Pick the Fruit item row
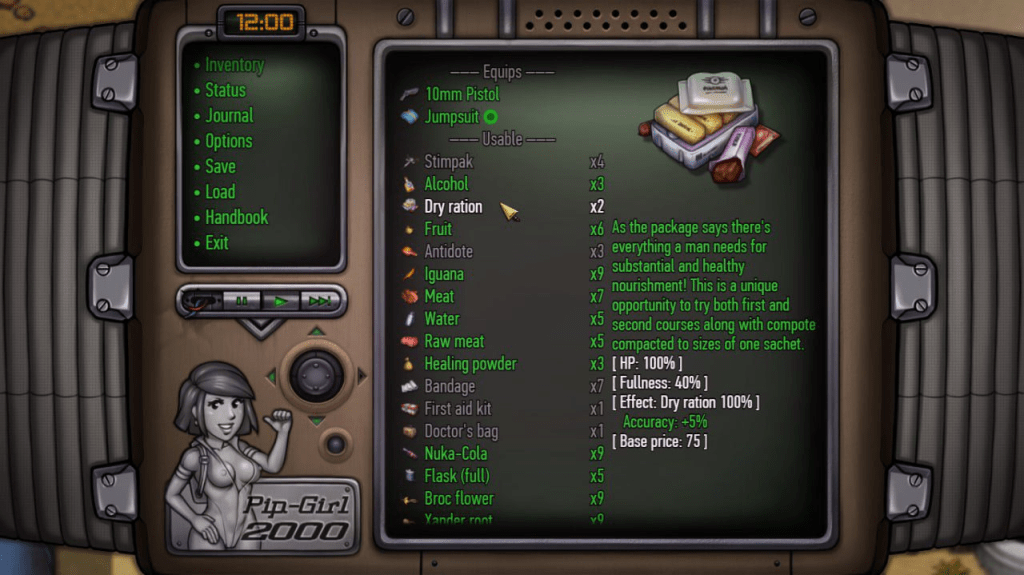This screenshot has width=1024, height=575. [438, 229]
